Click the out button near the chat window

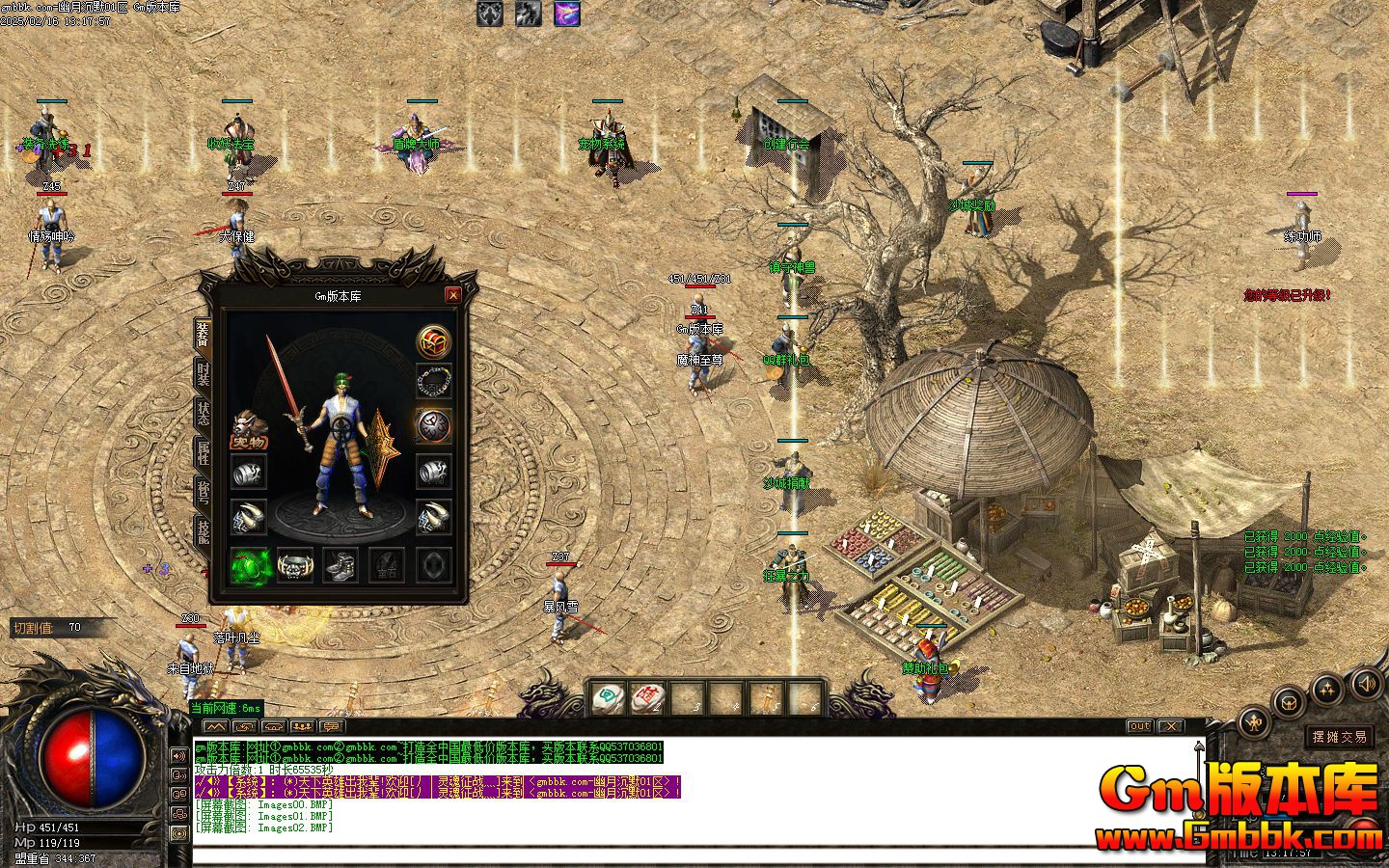(1139, 726)
